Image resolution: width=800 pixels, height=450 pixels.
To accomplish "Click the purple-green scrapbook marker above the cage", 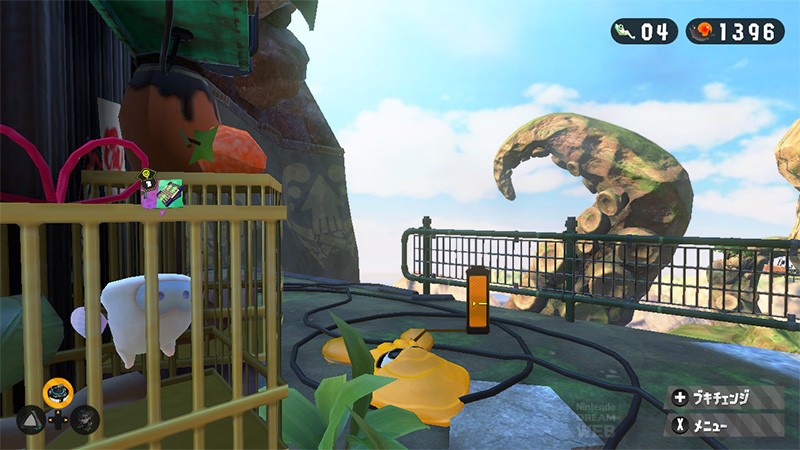I will click(x=161, y=193).
